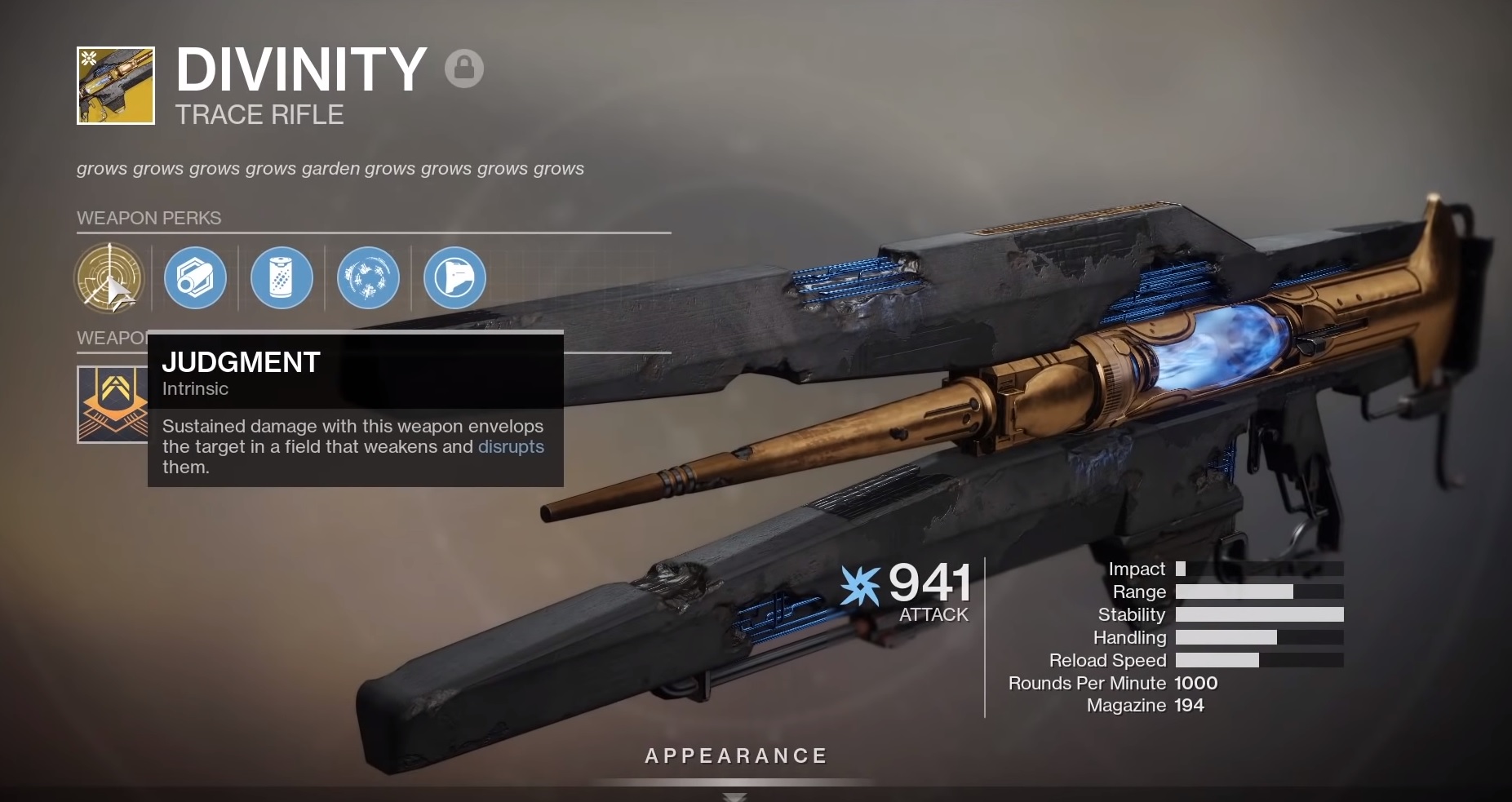
Task: Click the fourth circular weapon perk icon
Action: point(369,278)
